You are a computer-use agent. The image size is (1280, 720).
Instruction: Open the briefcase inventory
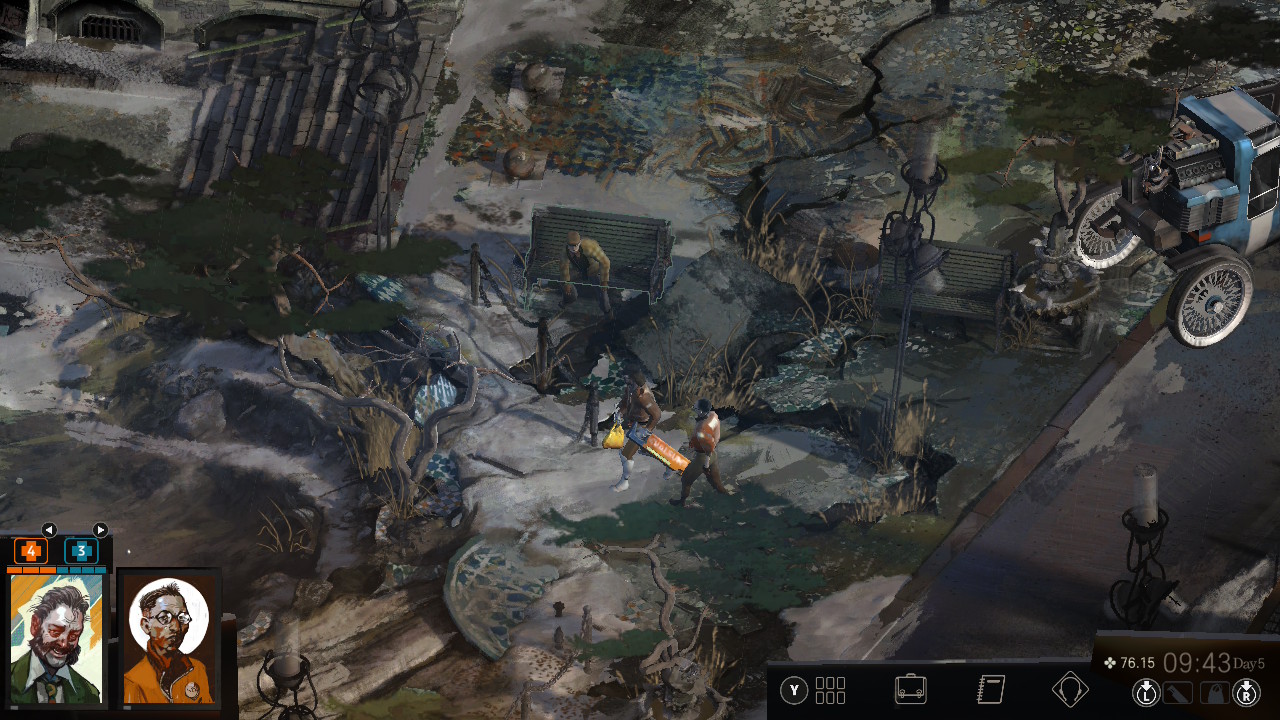click(x=910, y=690)
